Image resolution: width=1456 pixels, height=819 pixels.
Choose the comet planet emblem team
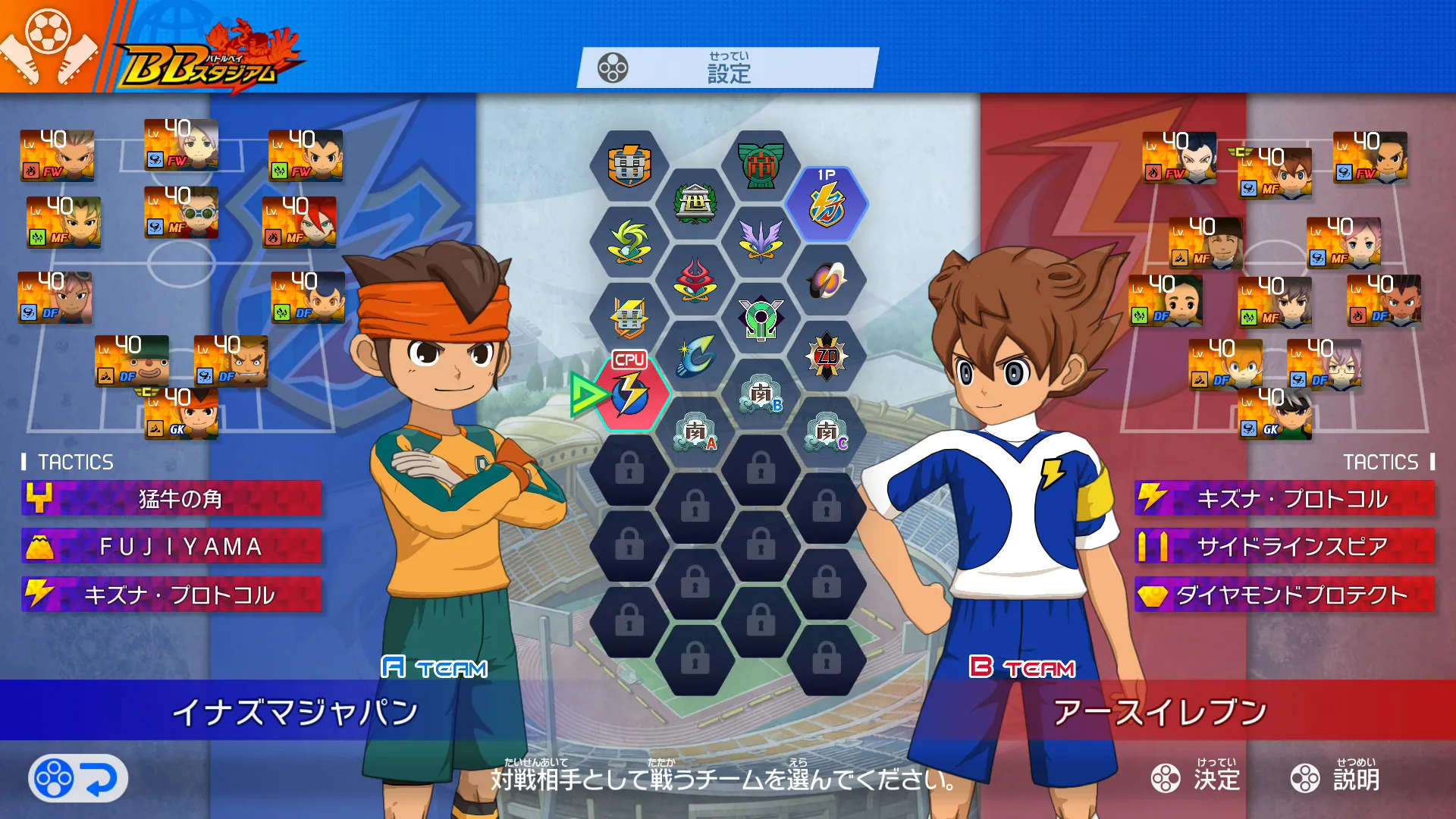(x=827, y=280)
